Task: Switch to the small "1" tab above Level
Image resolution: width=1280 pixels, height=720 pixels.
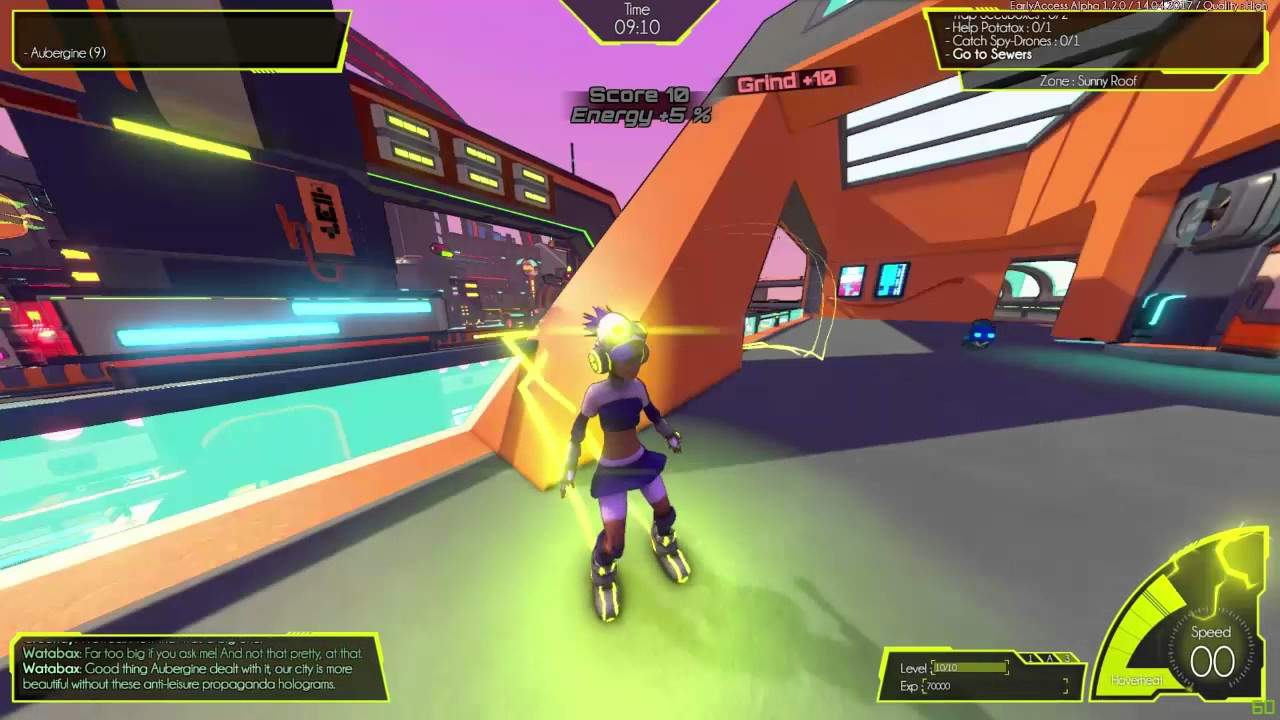Action: [x=1031, y=658]
